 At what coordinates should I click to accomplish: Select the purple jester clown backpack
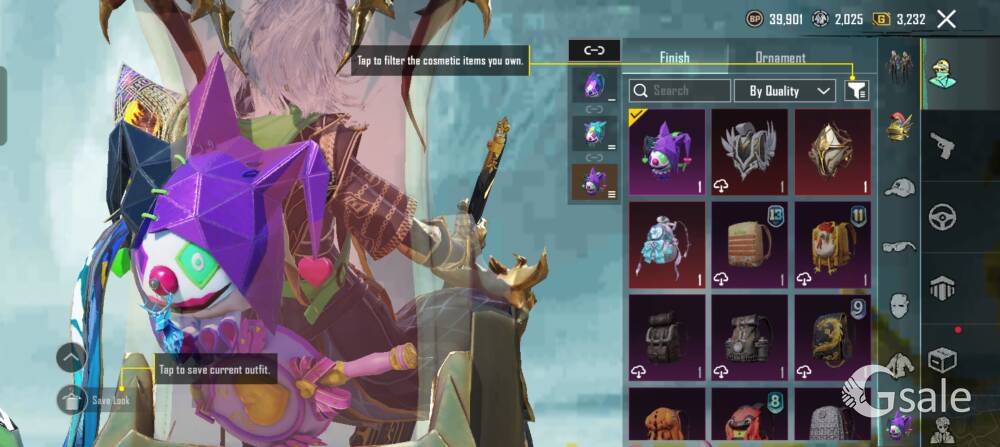667,151
